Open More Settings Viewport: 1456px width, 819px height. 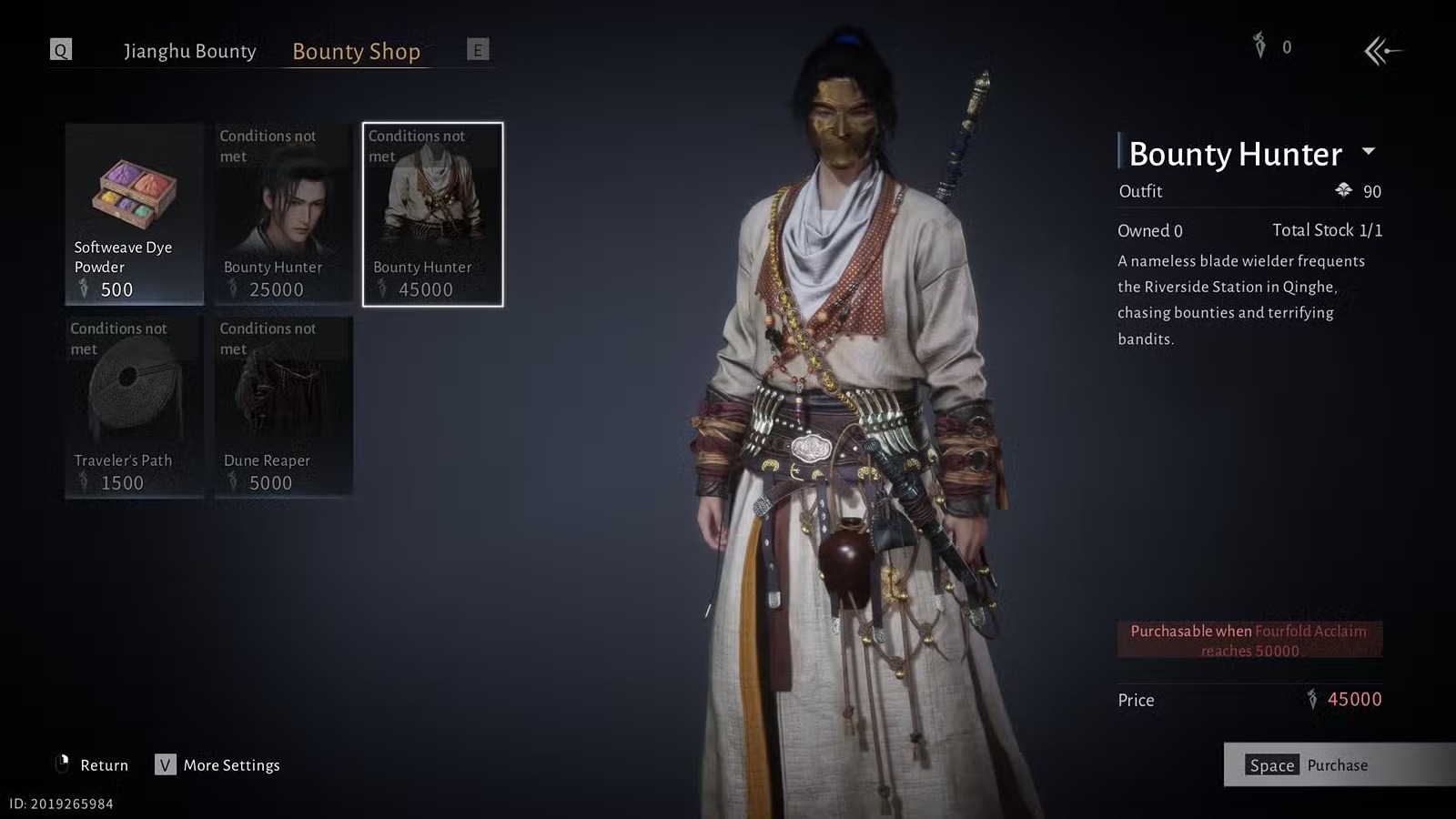[x=217, y=765]
